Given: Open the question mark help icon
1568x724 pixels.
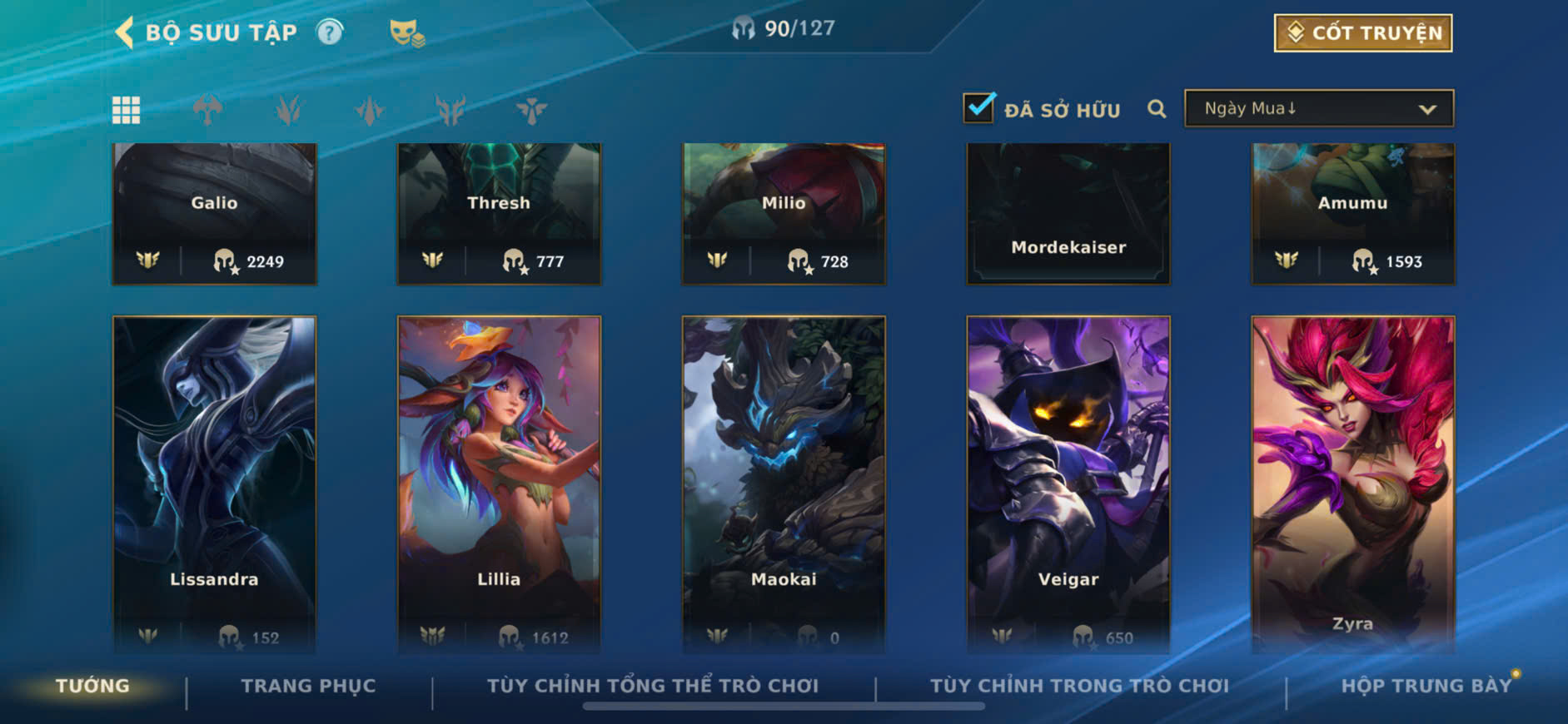Looking at the screenshot, I should pyautogui.click(x=330, y=32).
